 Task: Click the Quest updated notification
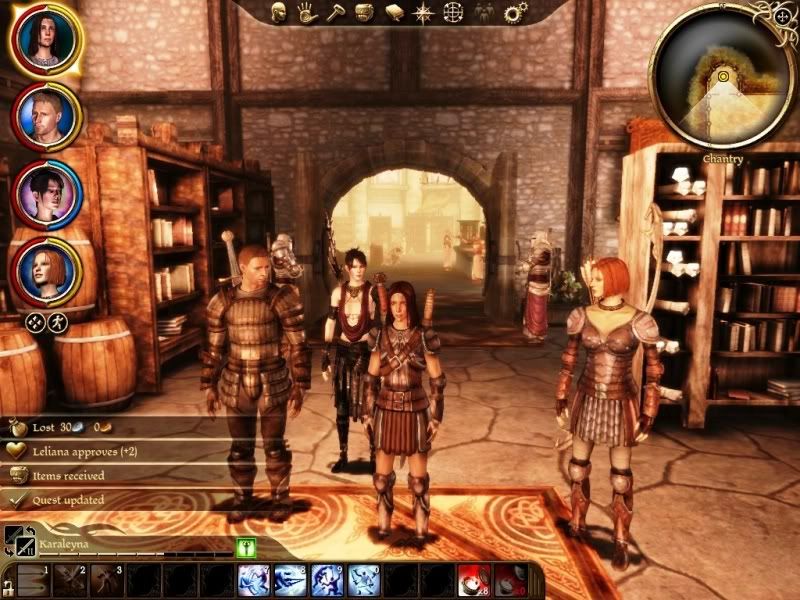click(68, 499)
